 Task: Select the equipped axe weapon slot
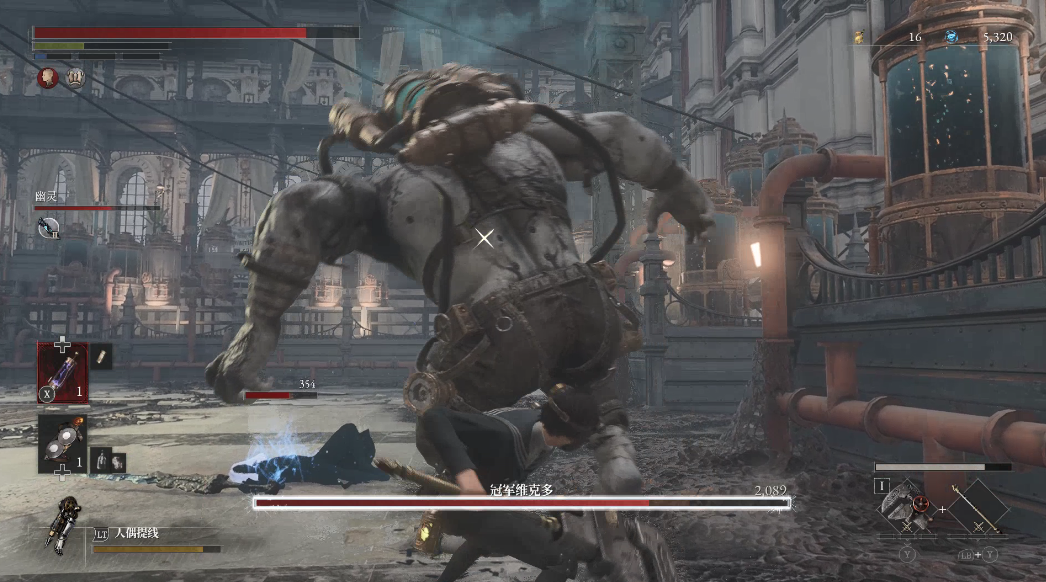[x=905, y=505]
